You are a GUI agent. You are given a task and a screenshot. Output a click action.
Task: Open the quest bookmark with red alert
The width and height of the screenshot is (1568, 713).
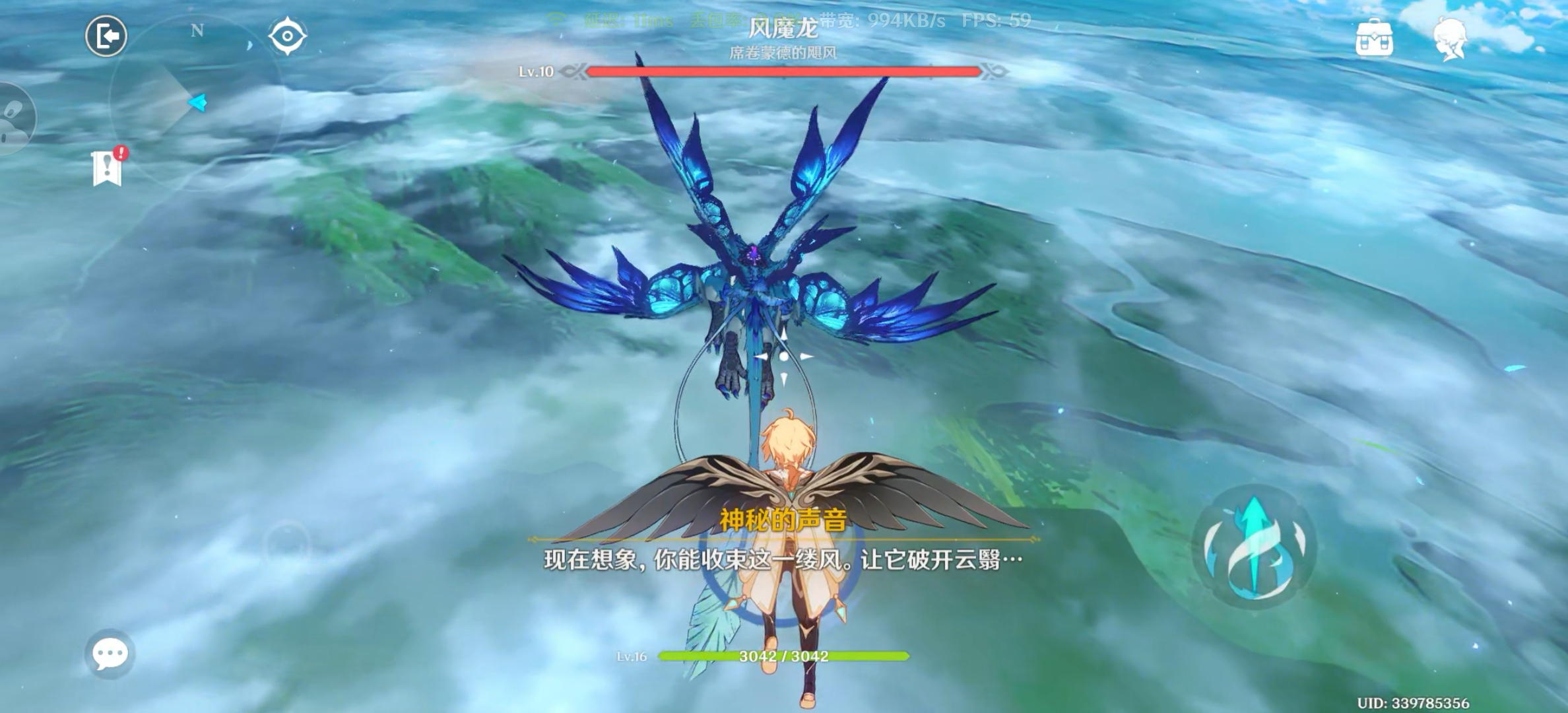click(x=108, y=168)
